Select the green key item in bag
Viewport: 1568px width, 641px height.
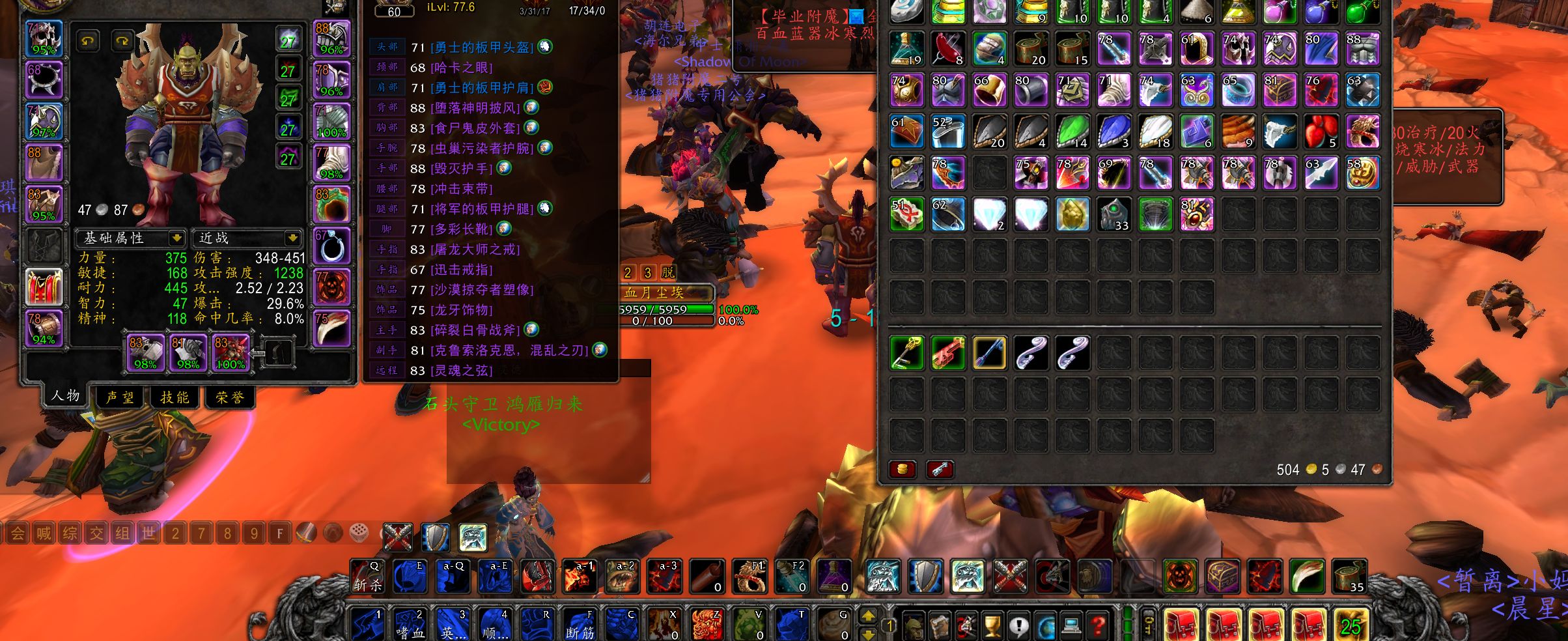pyautogui.click(x=906, y=352)
